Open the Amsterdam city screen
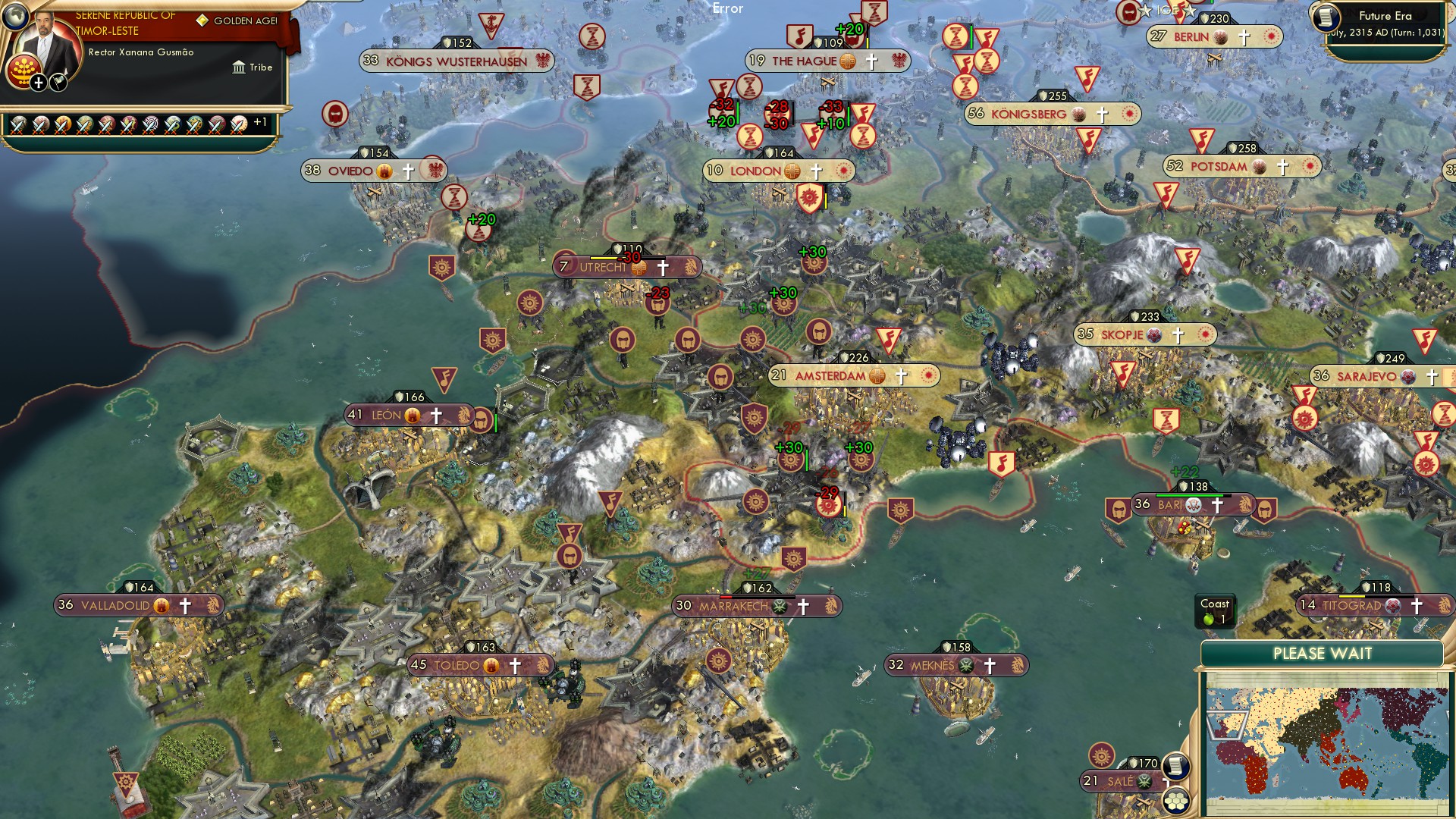The image size is (1456, 819). [x=832, y=375]
